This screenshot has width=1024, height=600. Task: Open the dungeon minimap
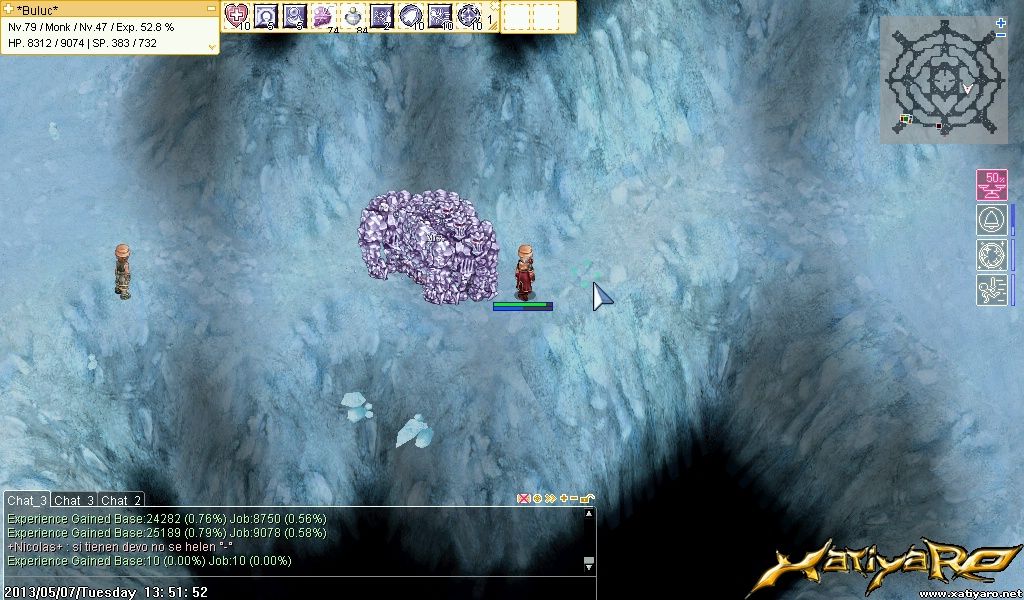pyautogui.click(x=942, y=78)
